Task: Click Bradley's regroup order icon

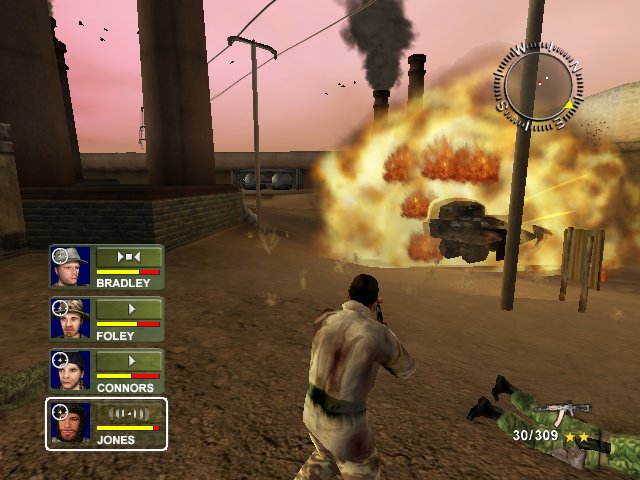Action: (x=128, y=257)
